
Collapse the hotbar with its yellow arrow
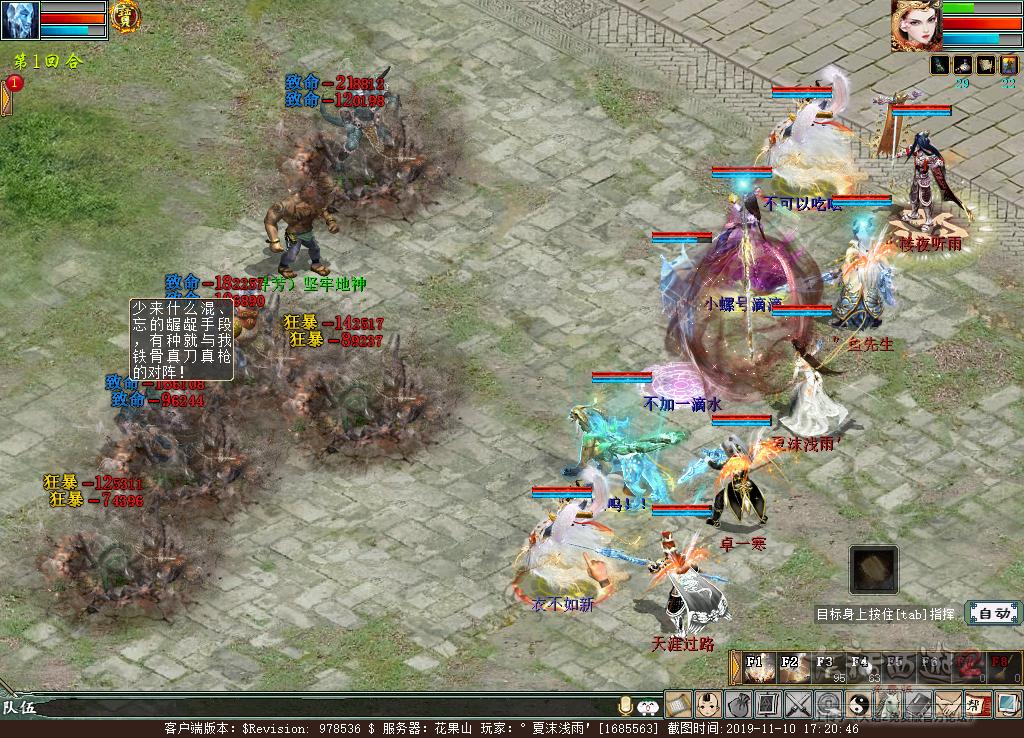click(x=735, y=668)
